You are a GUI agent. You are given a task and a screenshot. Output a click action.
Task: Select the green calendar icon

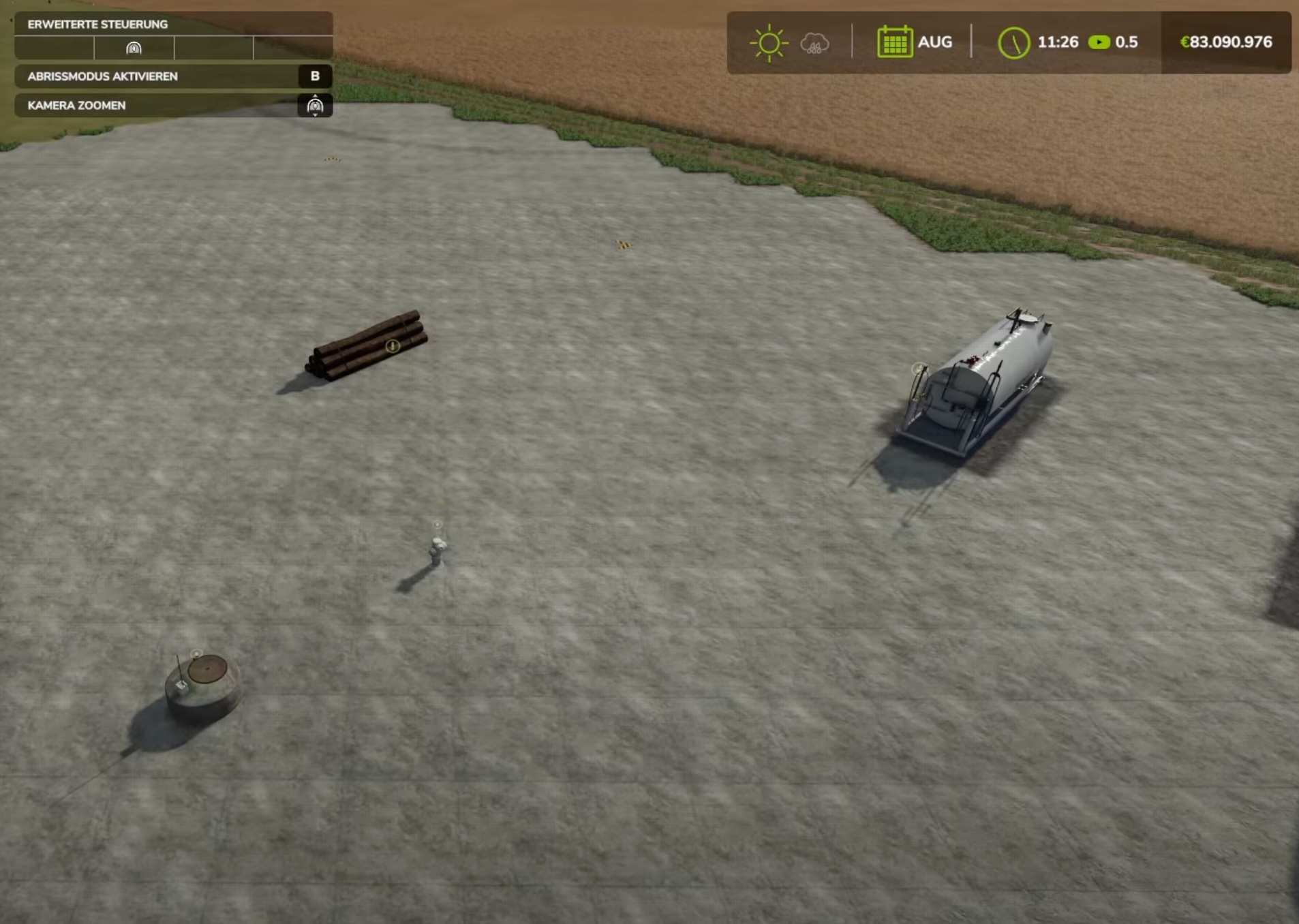pos(894,42)
